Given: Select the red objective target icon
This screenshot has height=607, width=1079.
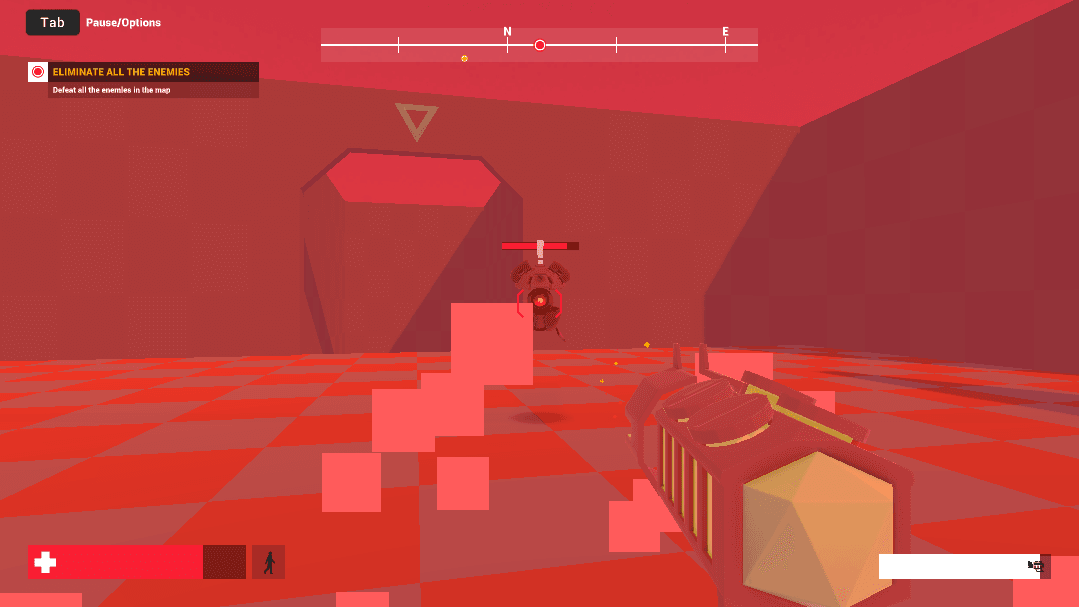Looking at the screenshot, I should pyautogui.click(x=38, y=72).
